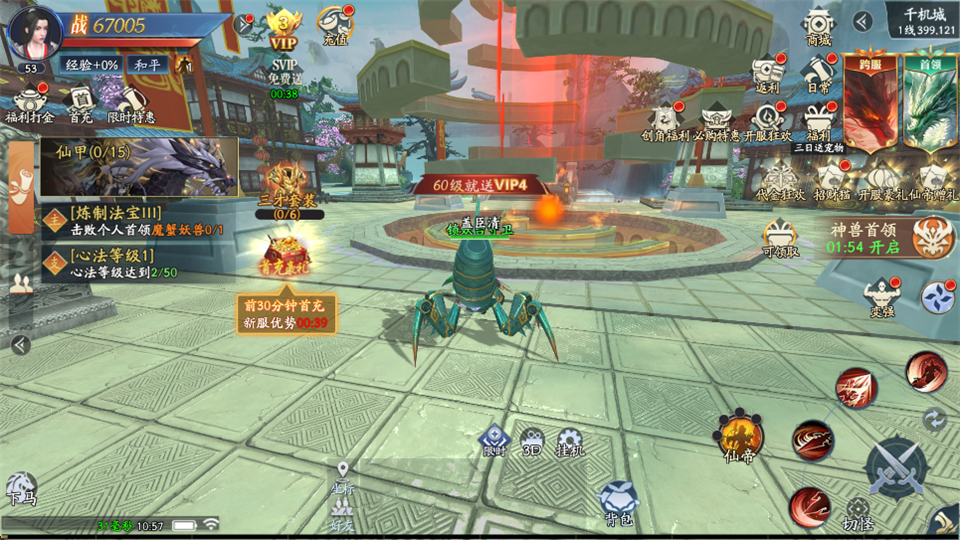The height and width of the screenshot is (540, 960).
Task: Tap the crossed swords basic attack
Action: click(x=895, y=467)
